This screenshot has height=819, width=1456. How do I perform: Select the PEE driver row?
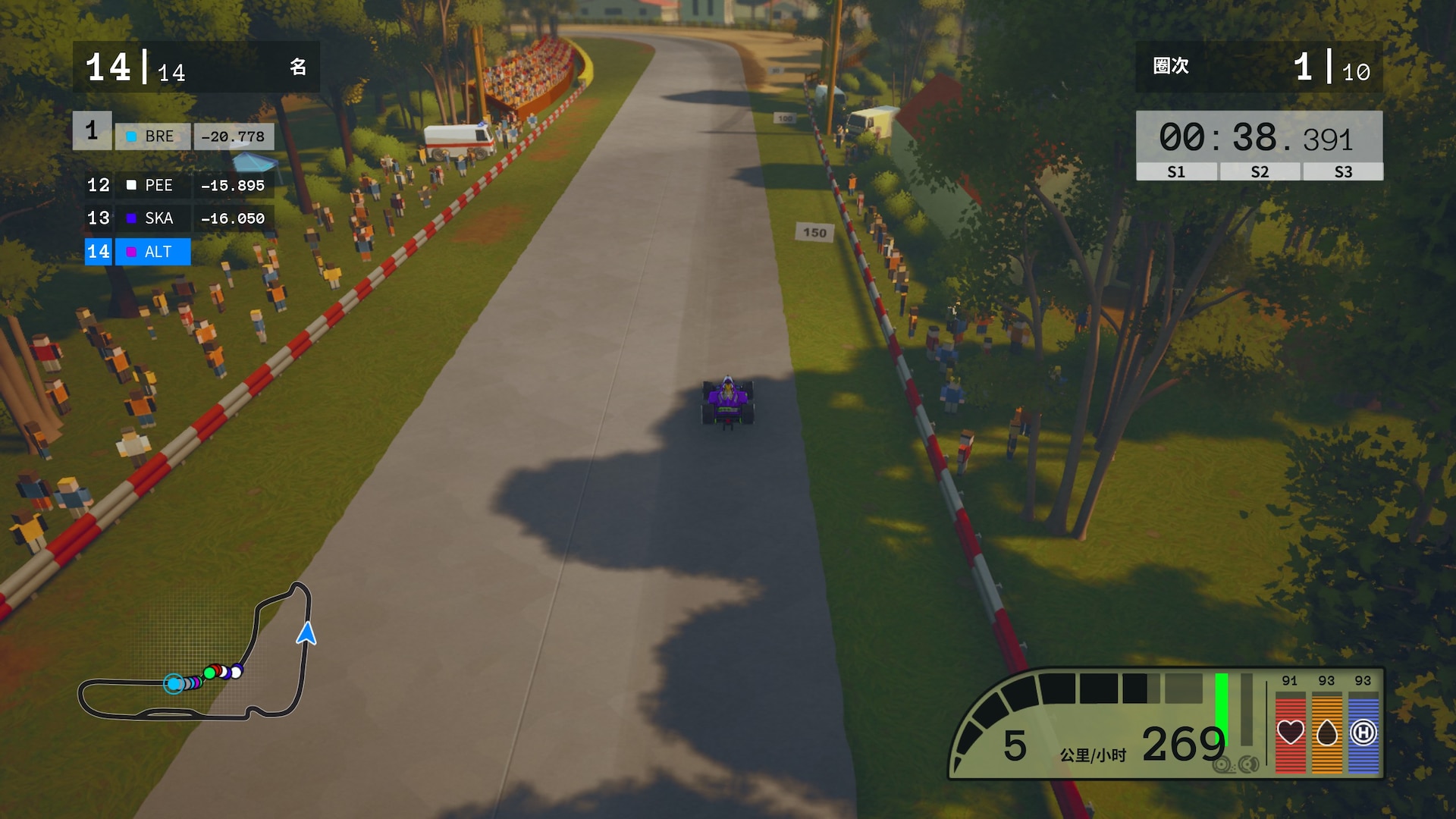click(x=176, y=185)
